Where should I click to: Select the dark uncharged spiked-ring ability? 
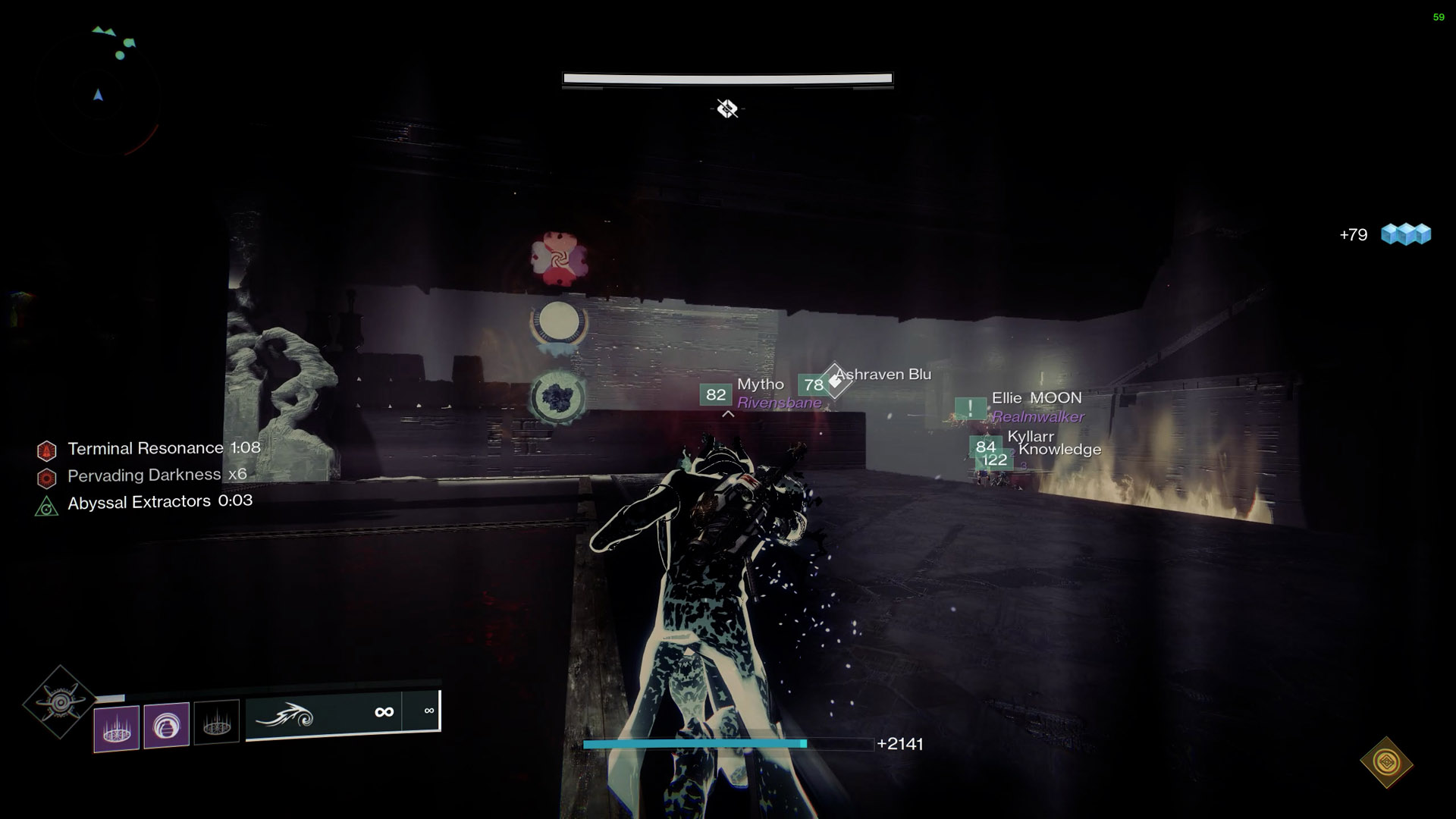pos(216,722)
